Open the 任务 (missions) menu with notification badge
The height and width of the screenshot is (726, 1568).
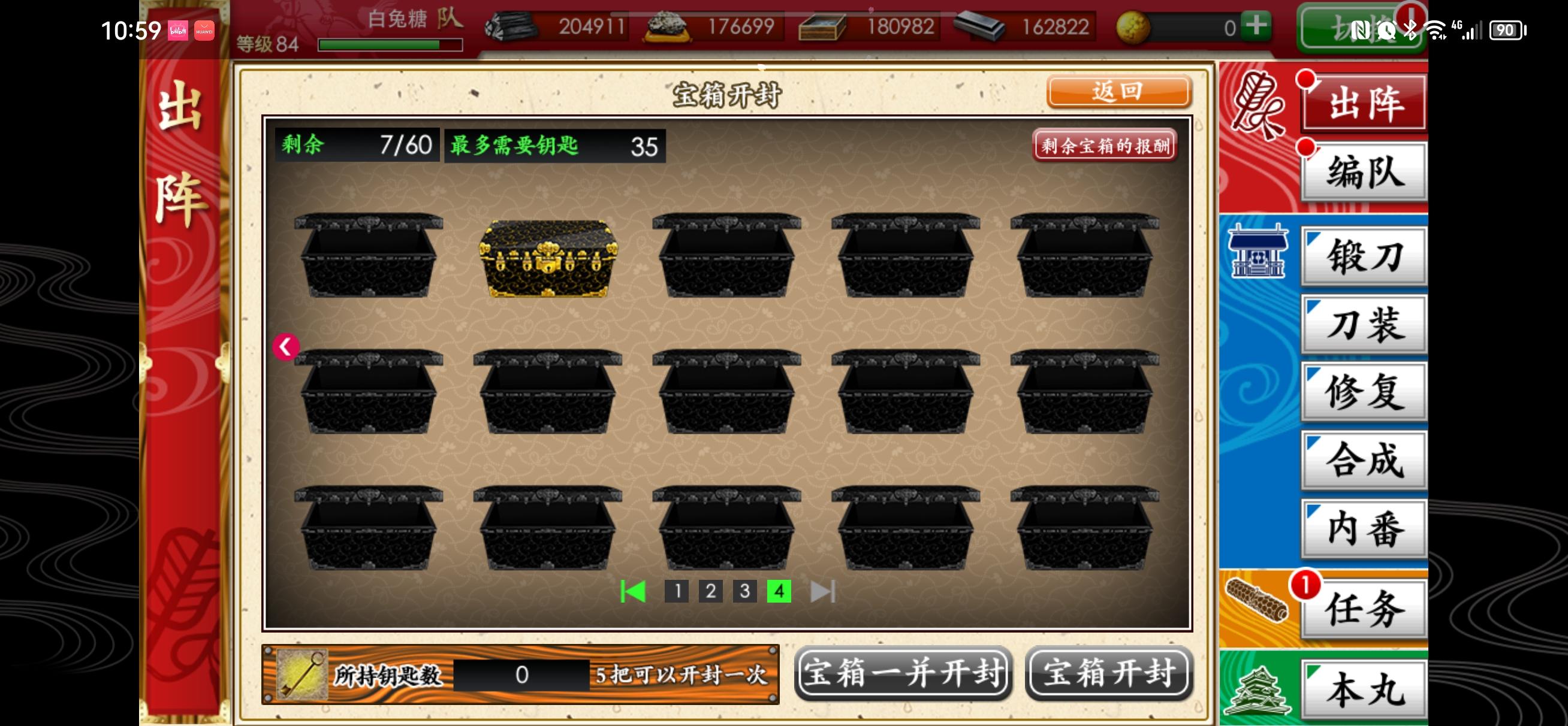(x=1364, y=610)
